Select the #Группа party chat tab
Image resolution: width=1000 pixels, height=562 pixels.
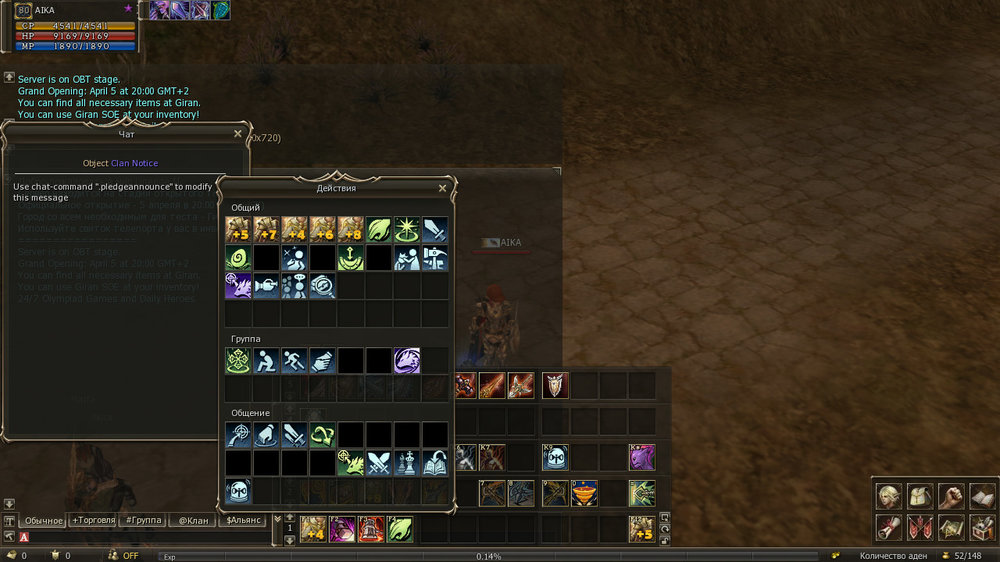coord(143,520)
